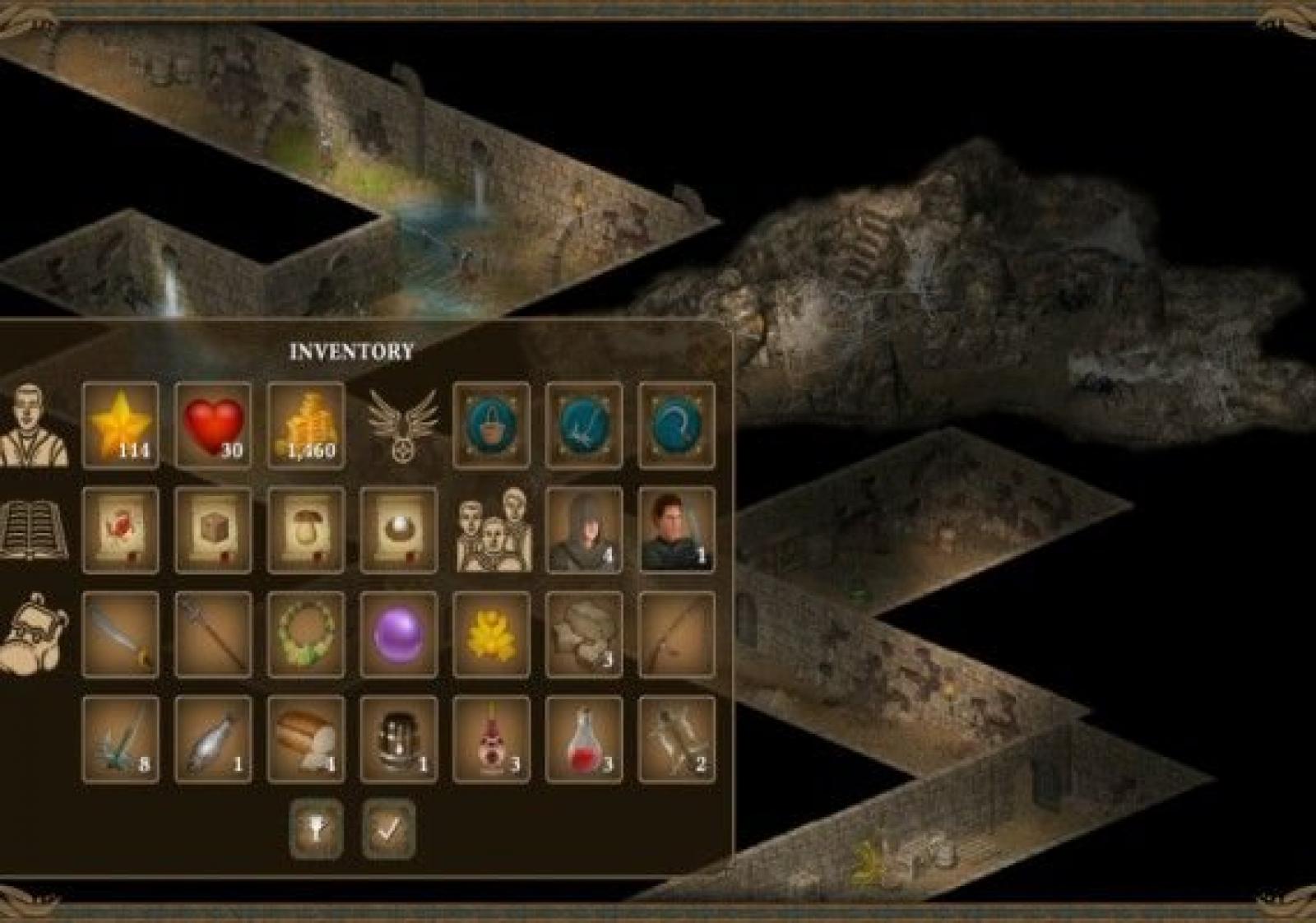Screen dimensions: 1316x923
Task: Pick the red potion flask slot
Action: click(x=583, y=739)
